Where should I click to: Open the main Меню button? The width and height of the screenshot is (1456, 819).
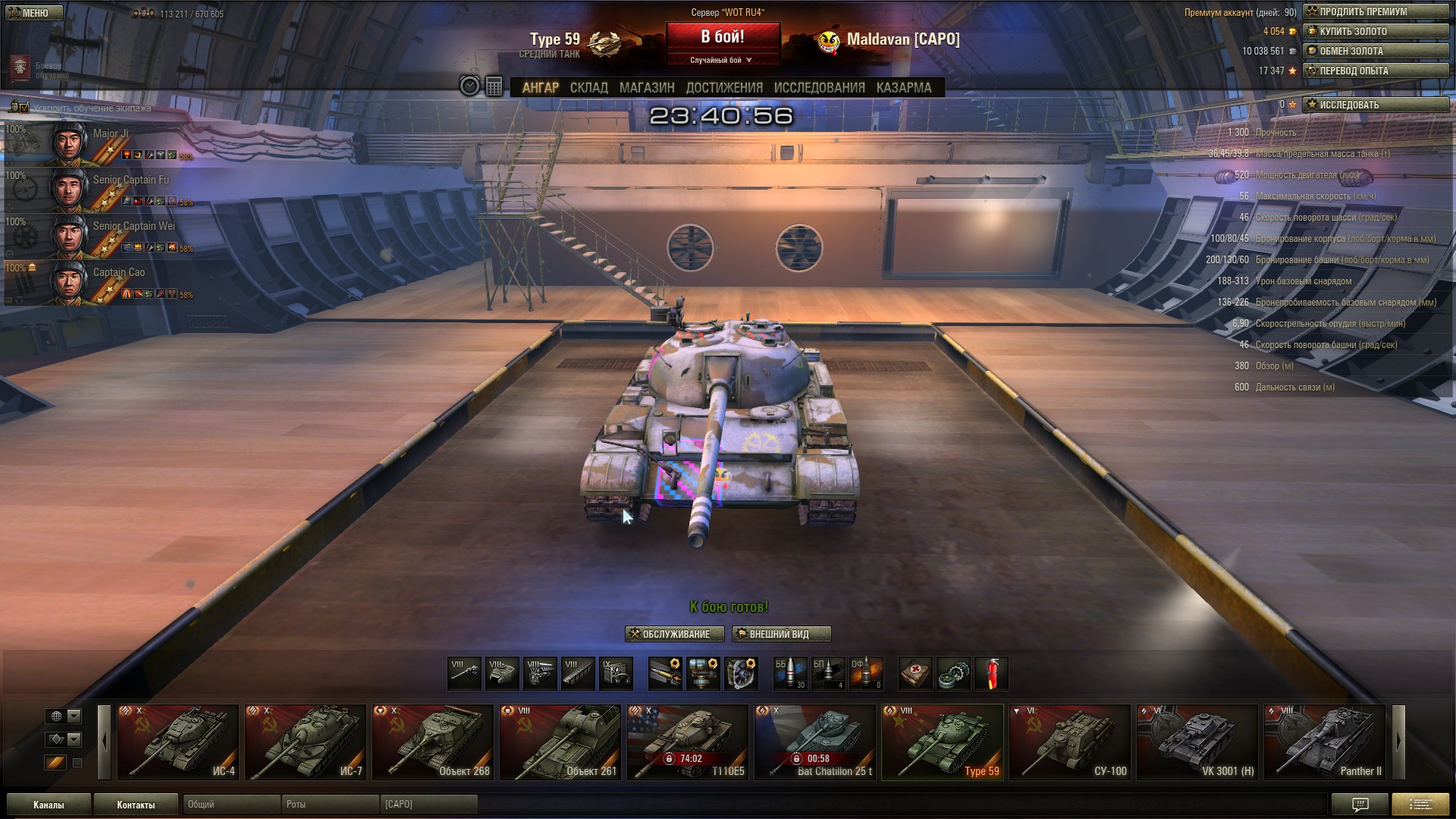[x=34, y=13]
